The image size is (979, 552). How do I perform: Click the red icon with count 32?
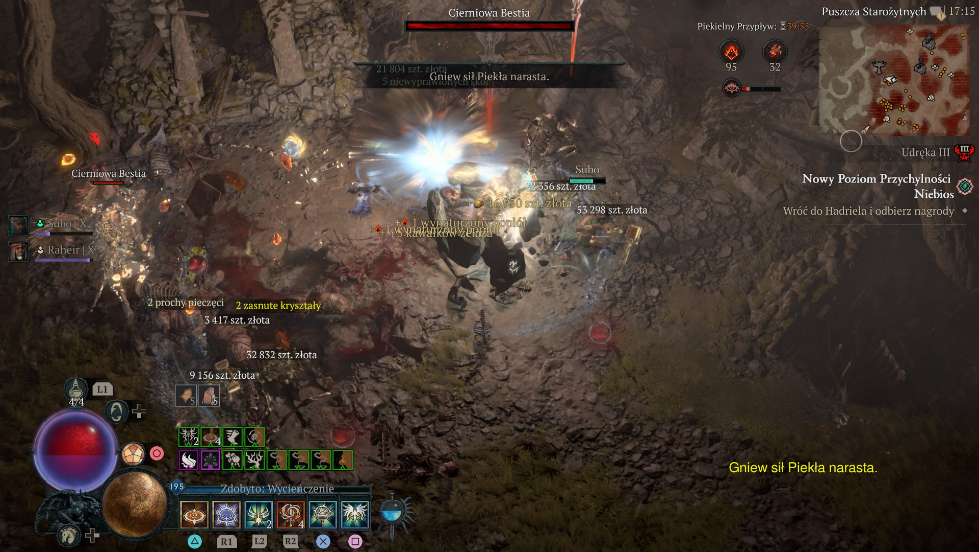tap(774, 51)
